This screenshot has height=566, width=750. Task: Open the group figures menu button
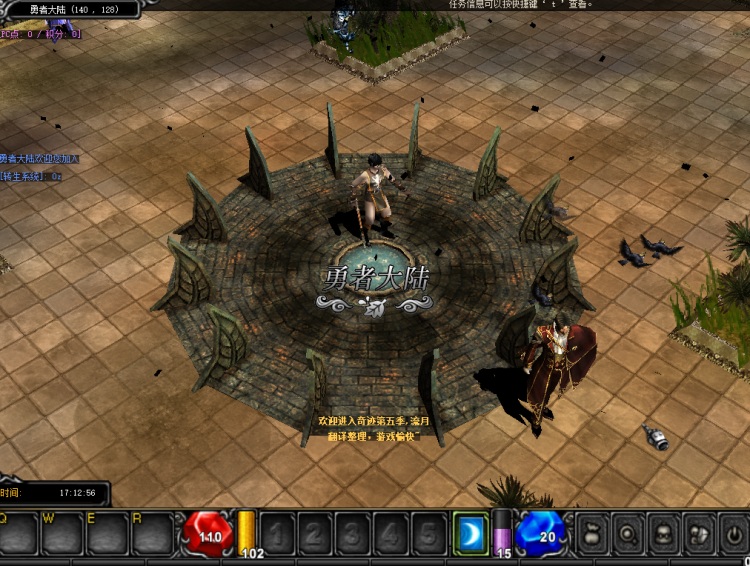pos(700,534)
